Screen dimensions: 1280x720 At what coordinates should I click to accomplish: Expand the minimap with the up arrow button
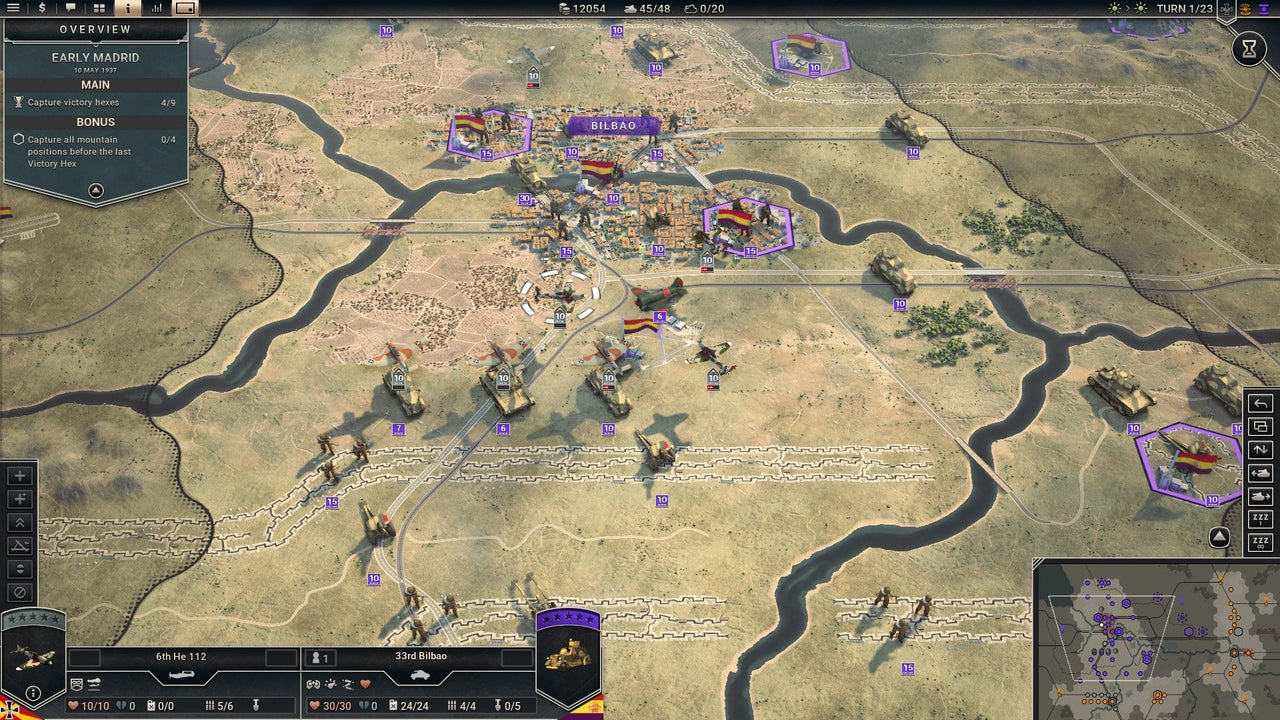coord(1218,537)
